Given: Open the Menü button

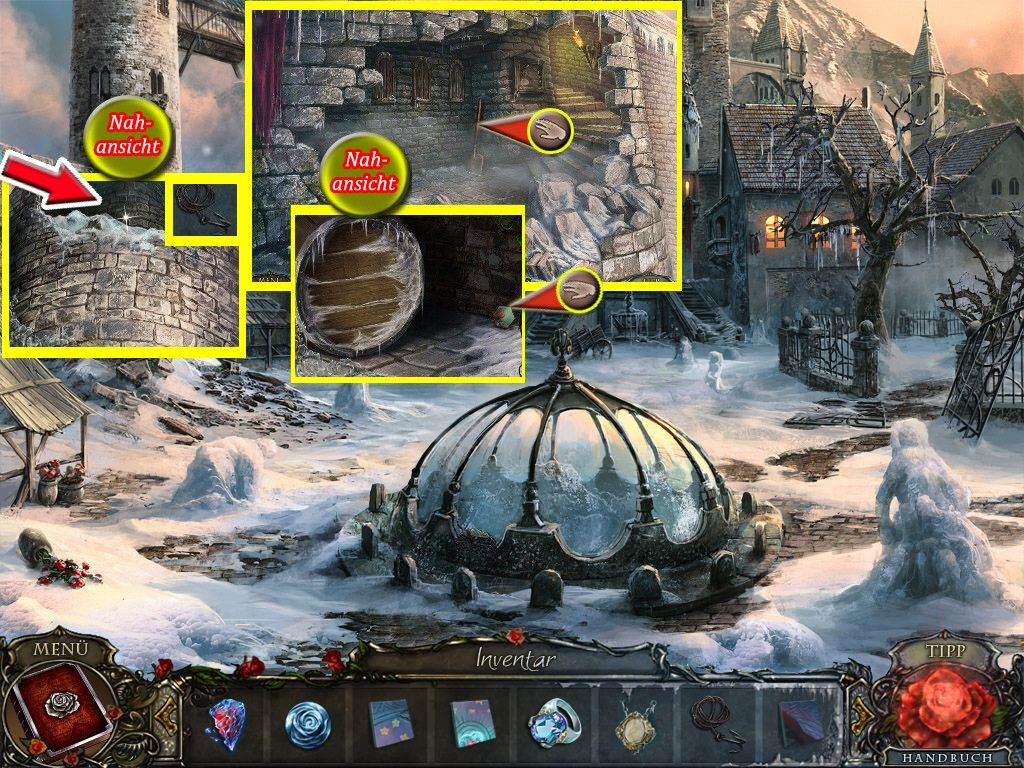Looking at the screenshot, I should (60, 648).
